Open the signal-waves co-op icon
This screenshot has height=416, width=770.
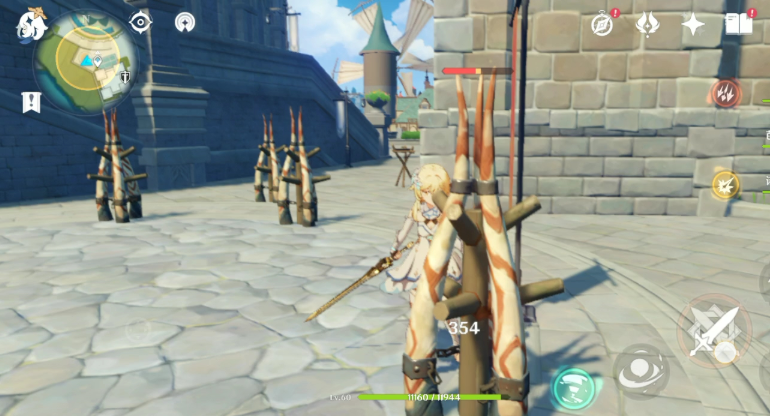(185, 22)
